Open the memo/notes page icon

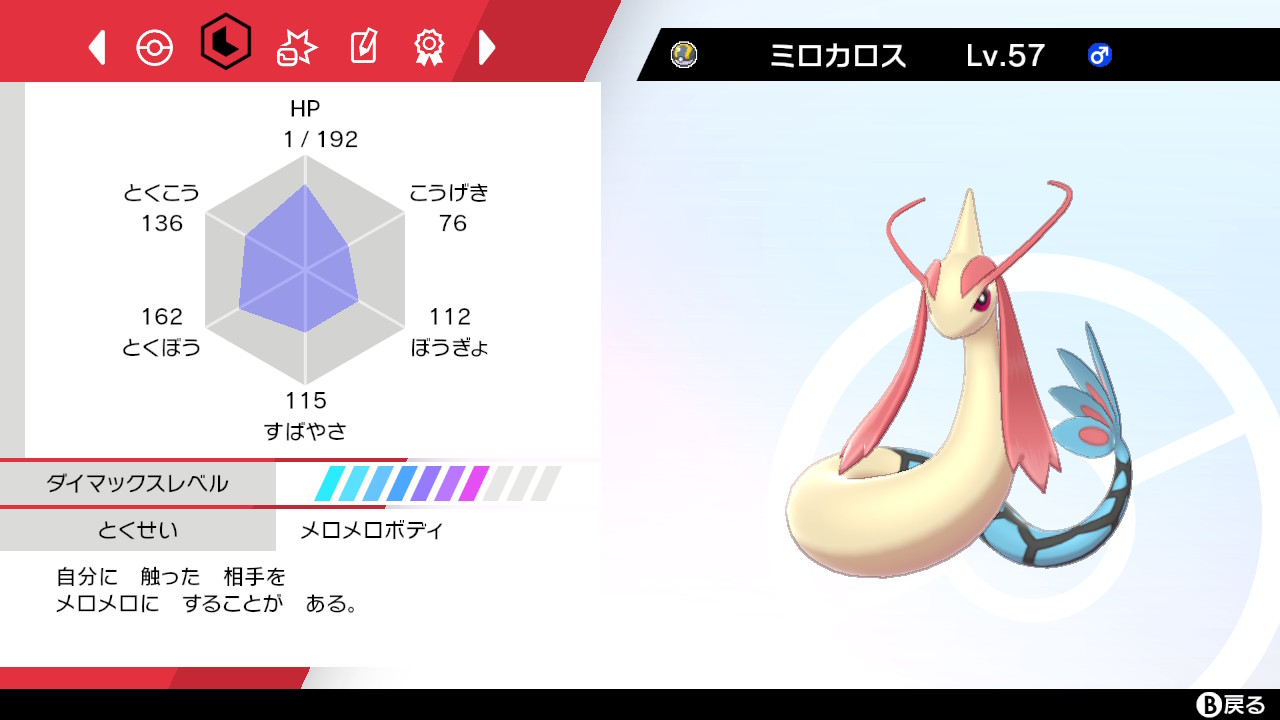coord(362,44)
